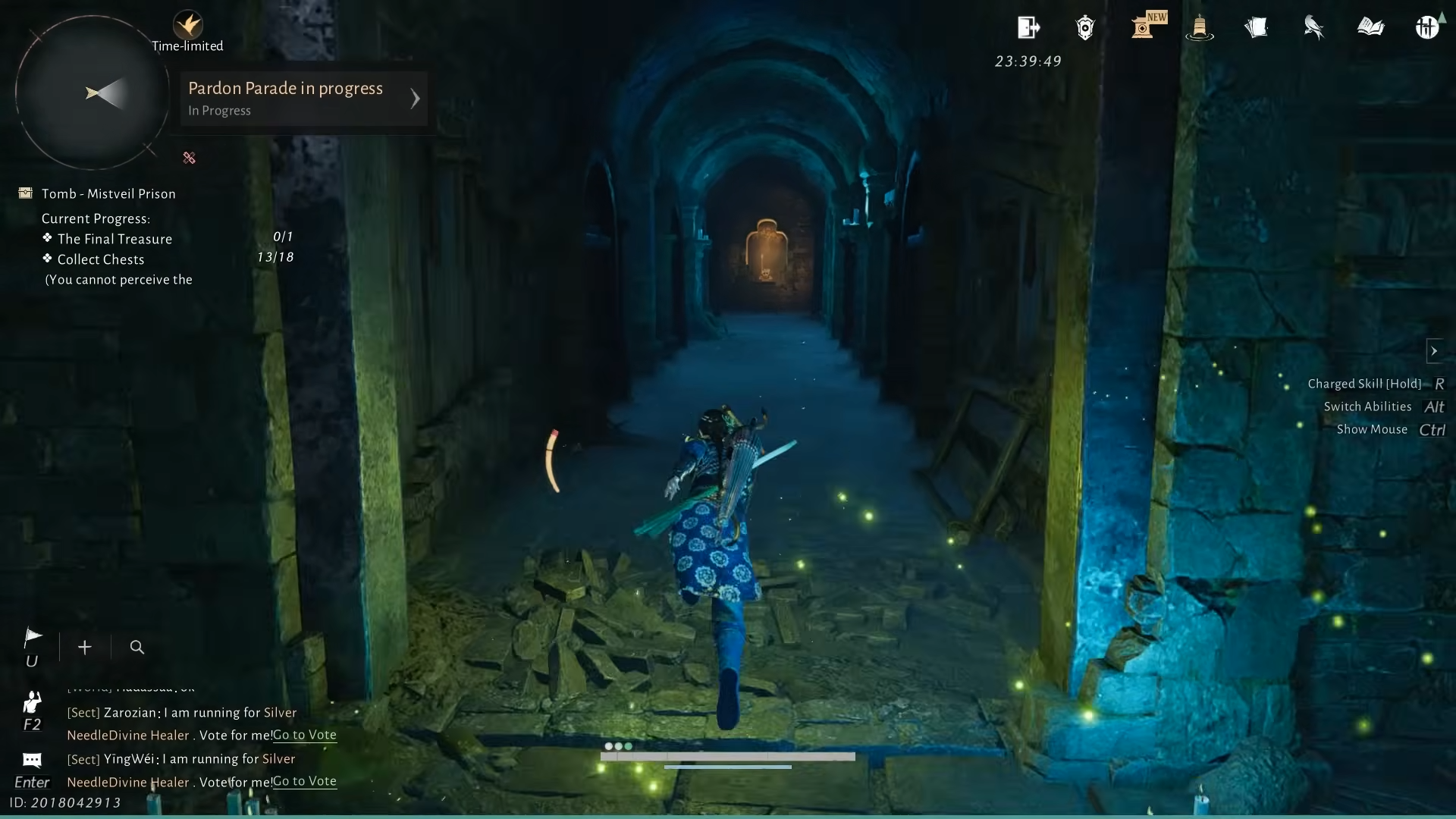Click the bell icon in the top bar
Screen dimensions: 1456x819
pos(1199,28)
